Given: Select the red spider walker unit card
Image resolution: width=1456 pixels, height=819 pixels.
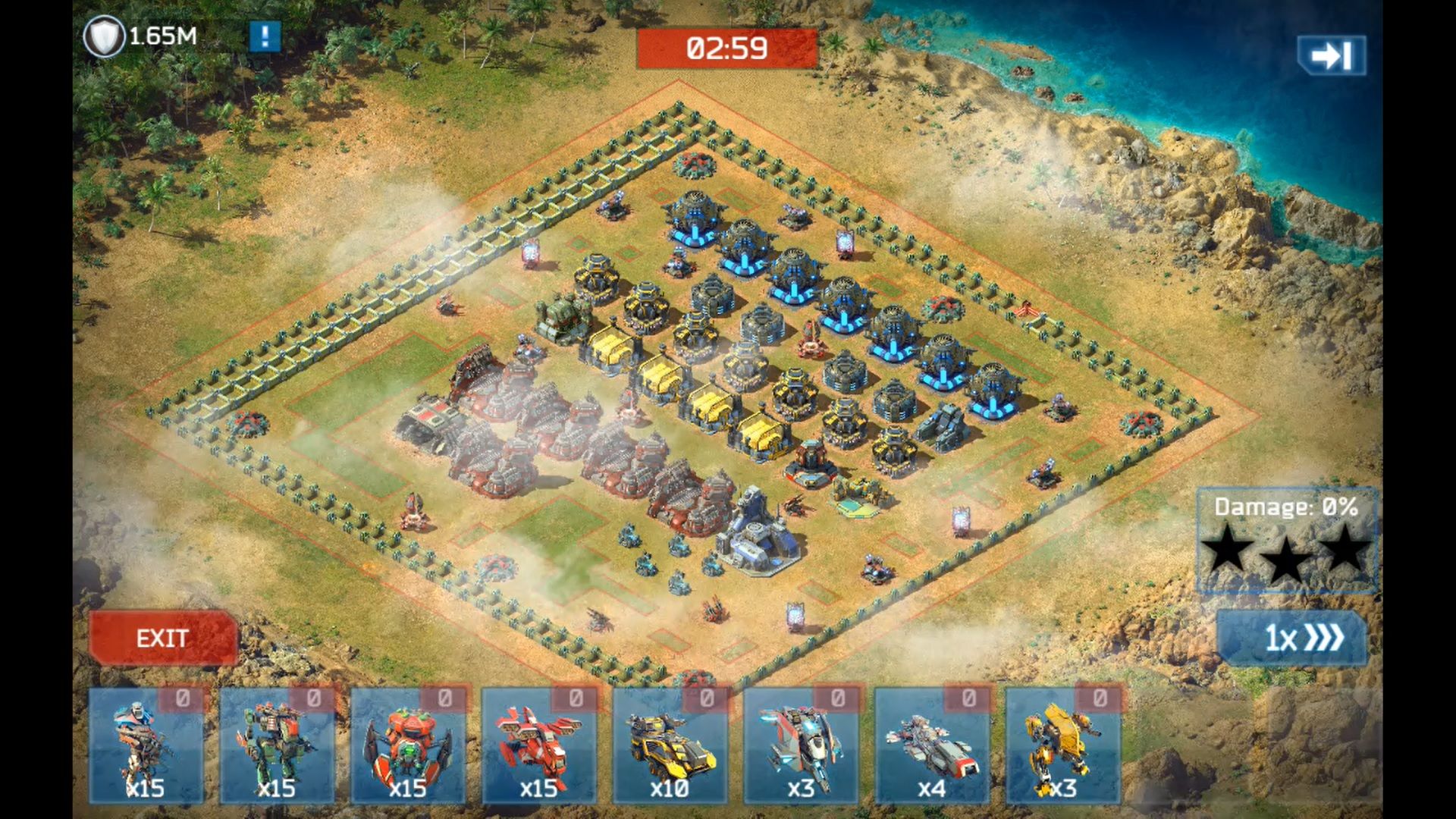Looking at the screenshot, I should tap(408, 746).
